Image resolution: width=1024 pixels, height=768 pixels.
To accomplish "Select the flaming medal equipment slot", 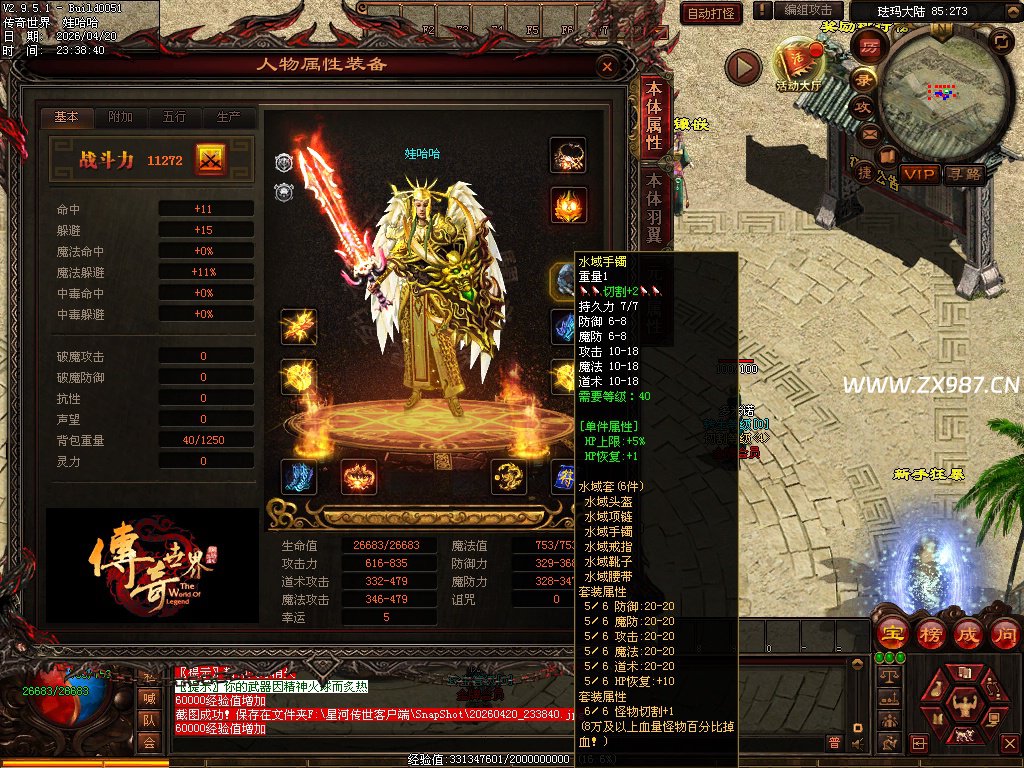I will coord(568,206).
